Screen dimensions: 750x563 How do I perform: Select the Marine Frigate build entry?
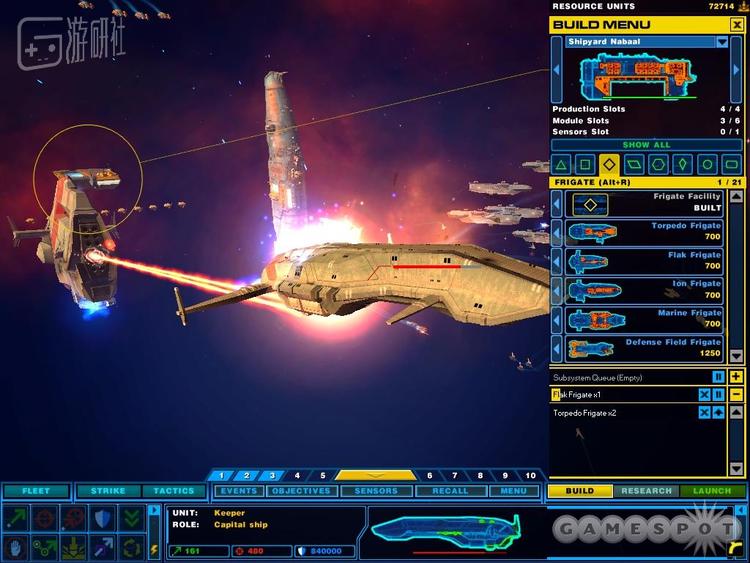[x=648, y=319]
